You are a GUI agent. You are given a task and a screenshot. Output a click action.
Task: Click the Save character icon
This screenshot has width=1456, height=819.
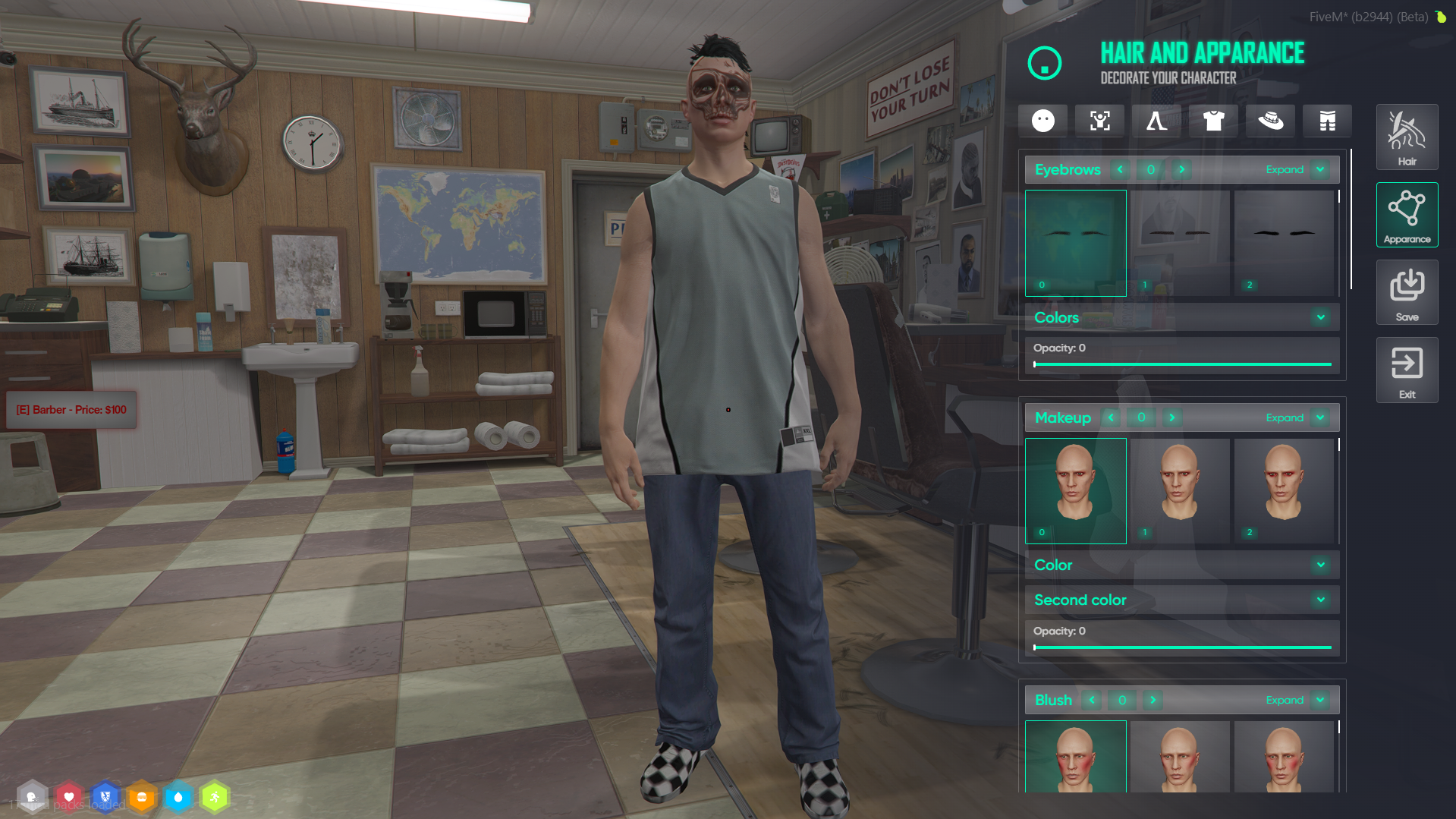[1407, 292]
